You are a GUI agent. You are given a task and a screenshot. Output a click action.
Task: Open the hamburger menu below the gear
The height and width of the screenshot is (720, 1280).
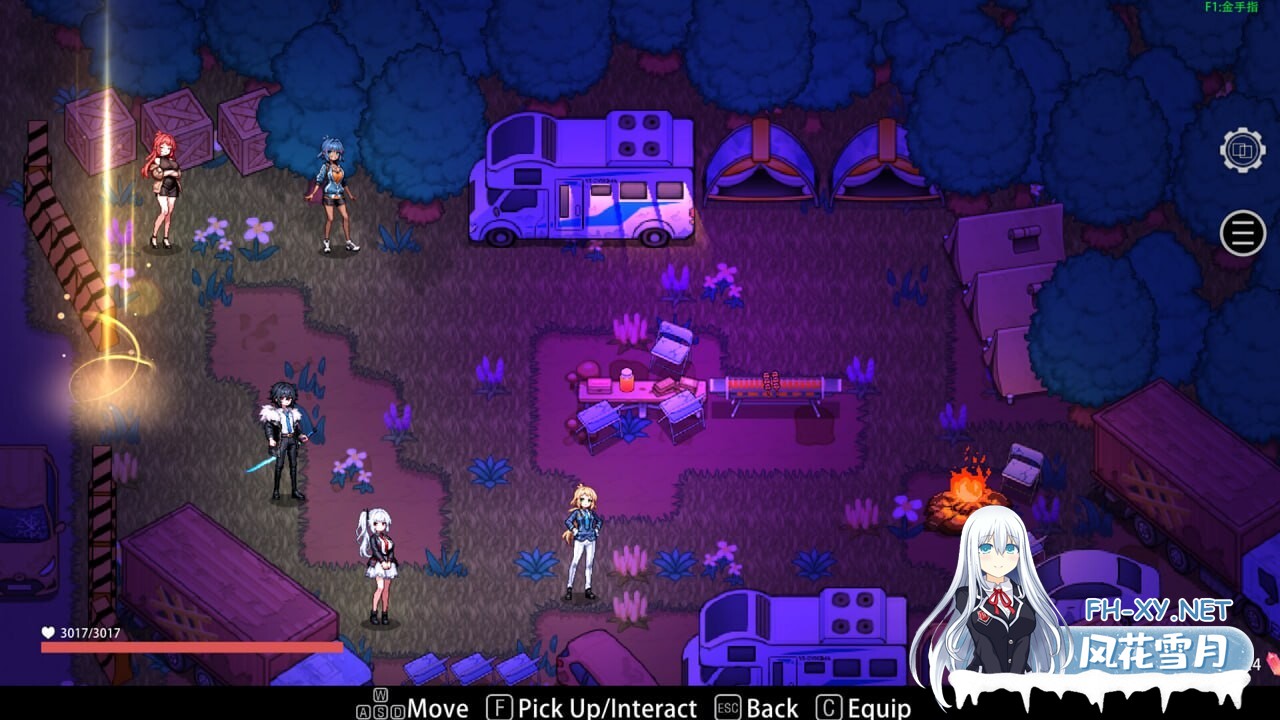click(x=1241, y=232)
